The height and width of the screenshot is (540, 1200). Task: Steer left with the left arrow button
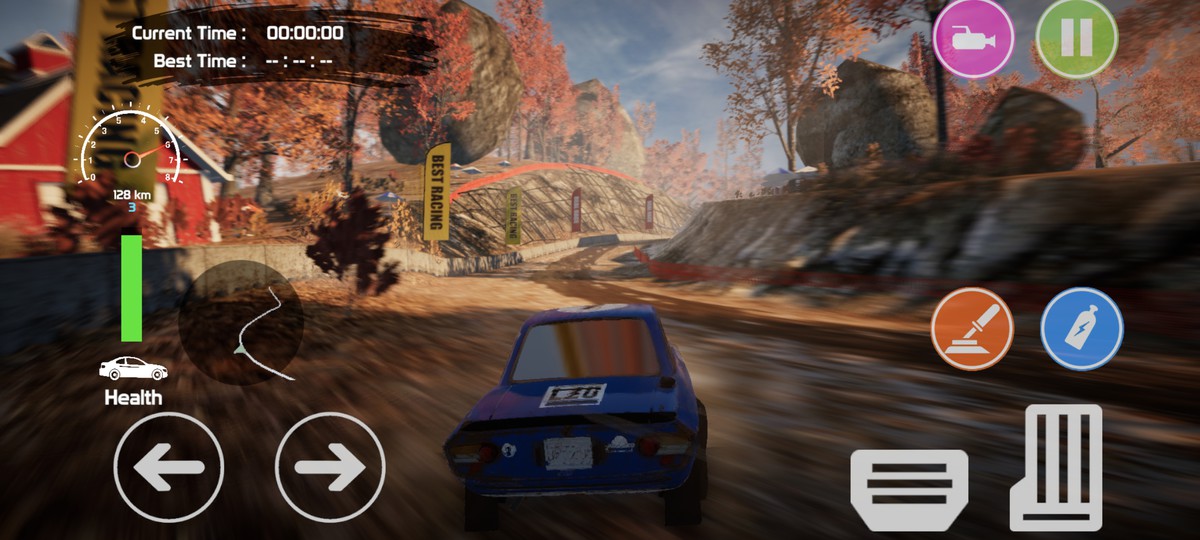[x=169, y=467]
